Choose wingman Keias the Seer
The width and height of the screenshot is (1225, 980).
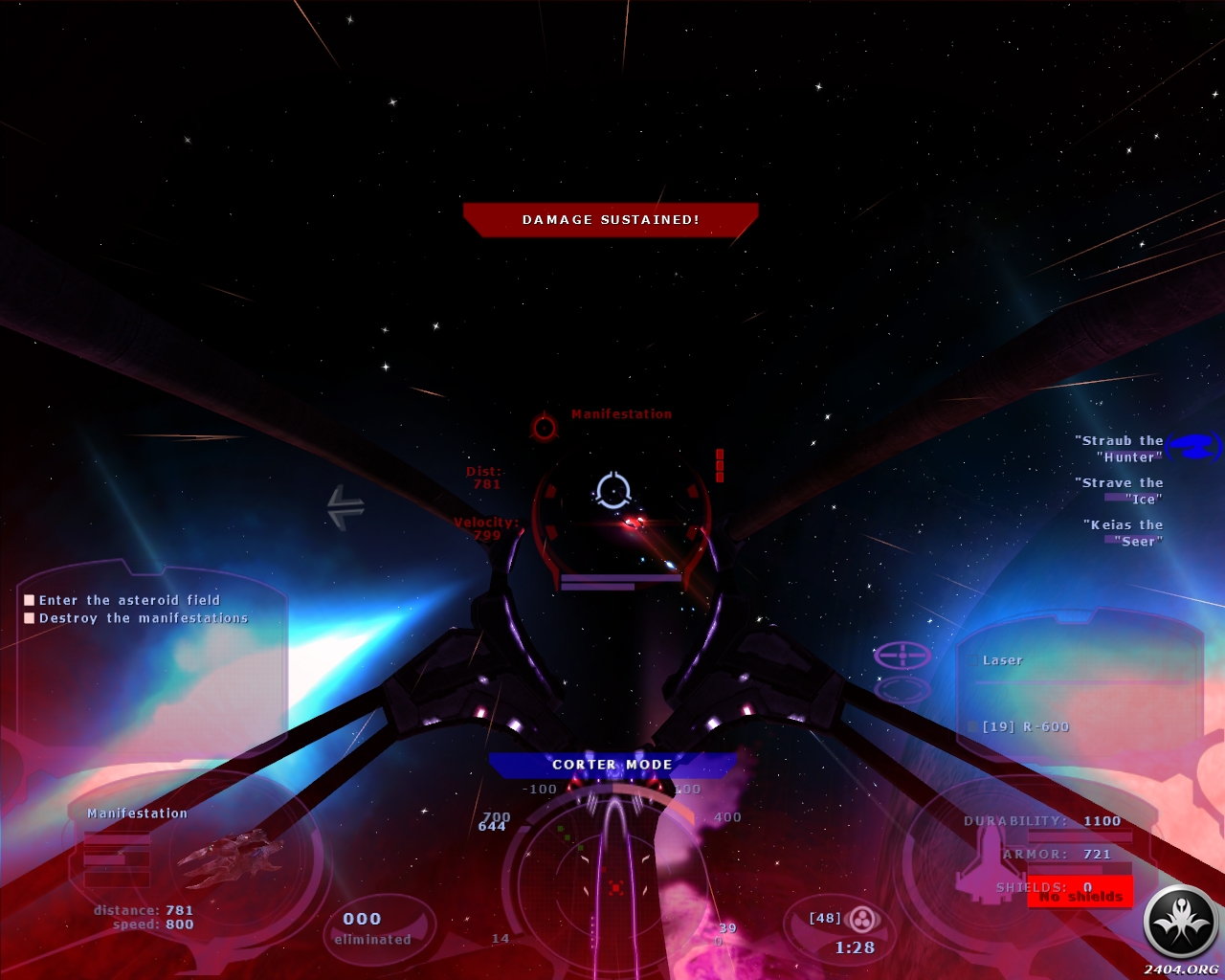point(1124,532)
